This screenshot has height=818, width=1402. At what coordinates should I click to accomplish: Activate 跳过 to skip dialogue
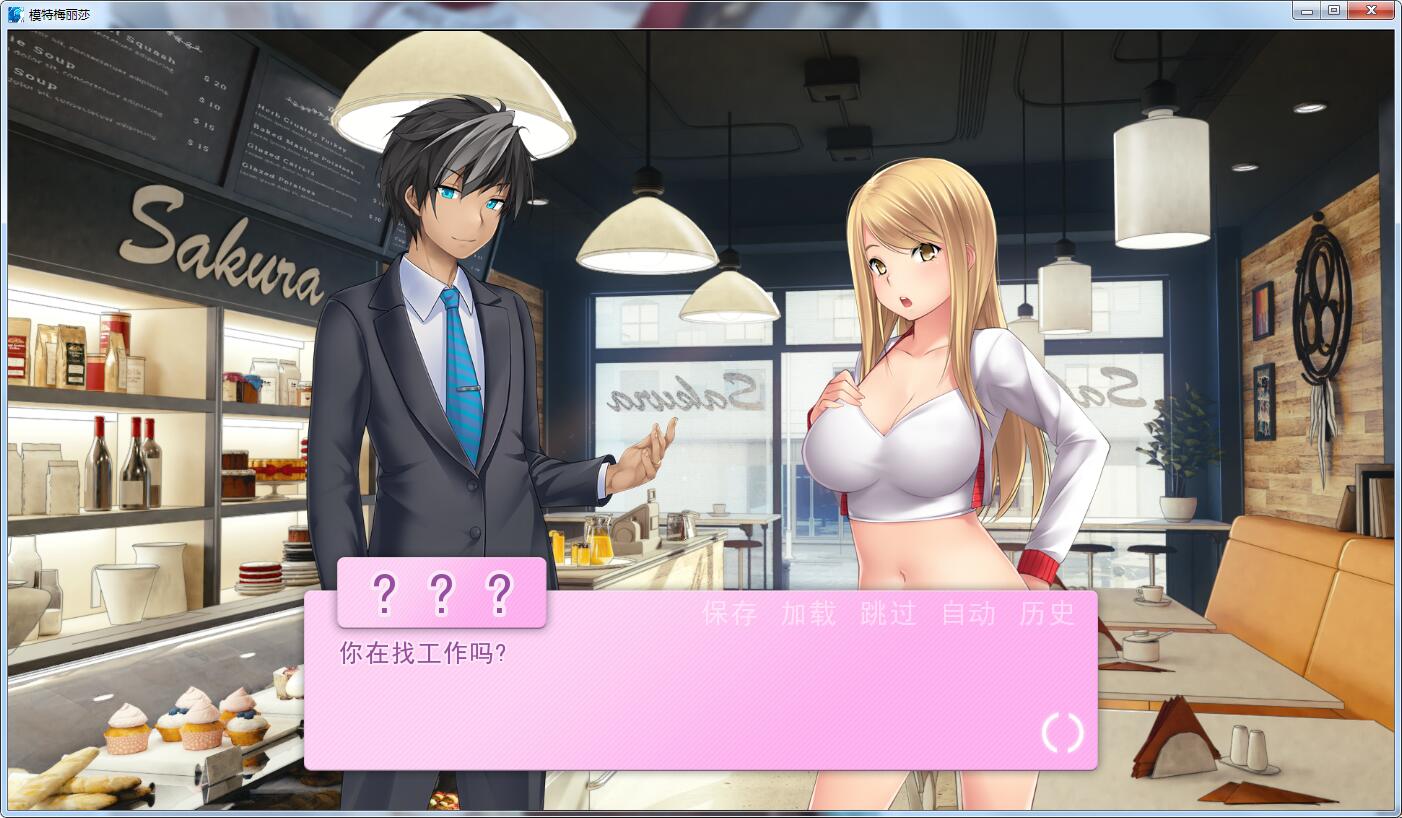(x=888, y=615)
